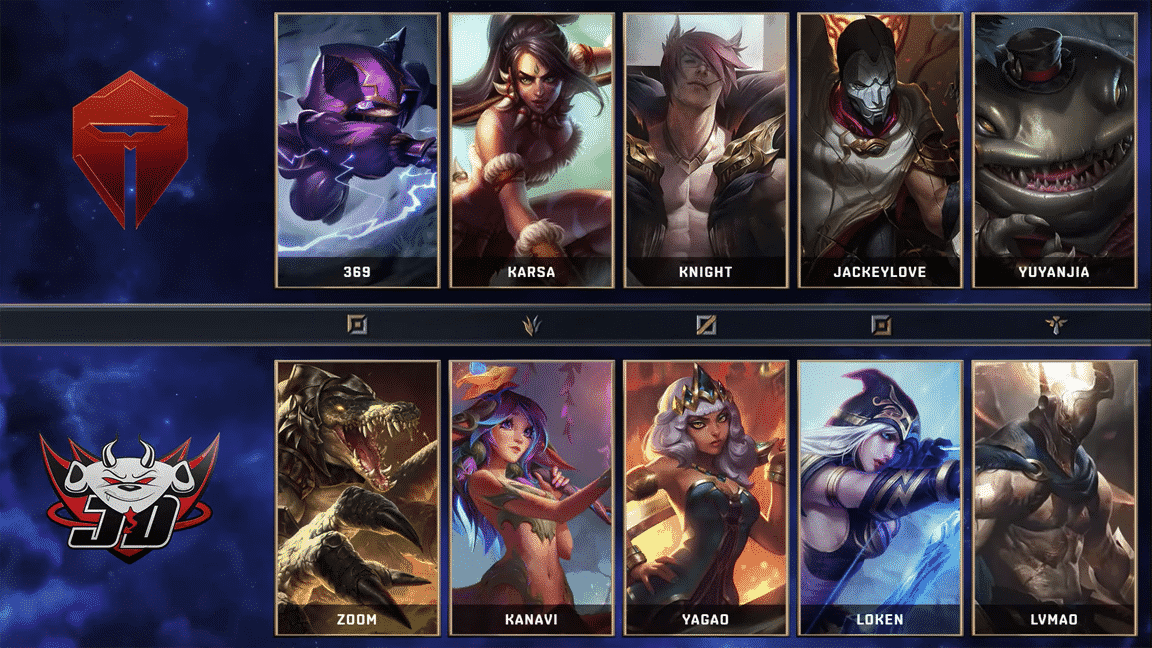The image size is (1152, 648).
Task: Select the jungle role icon
Action: (x=531, y=324)
